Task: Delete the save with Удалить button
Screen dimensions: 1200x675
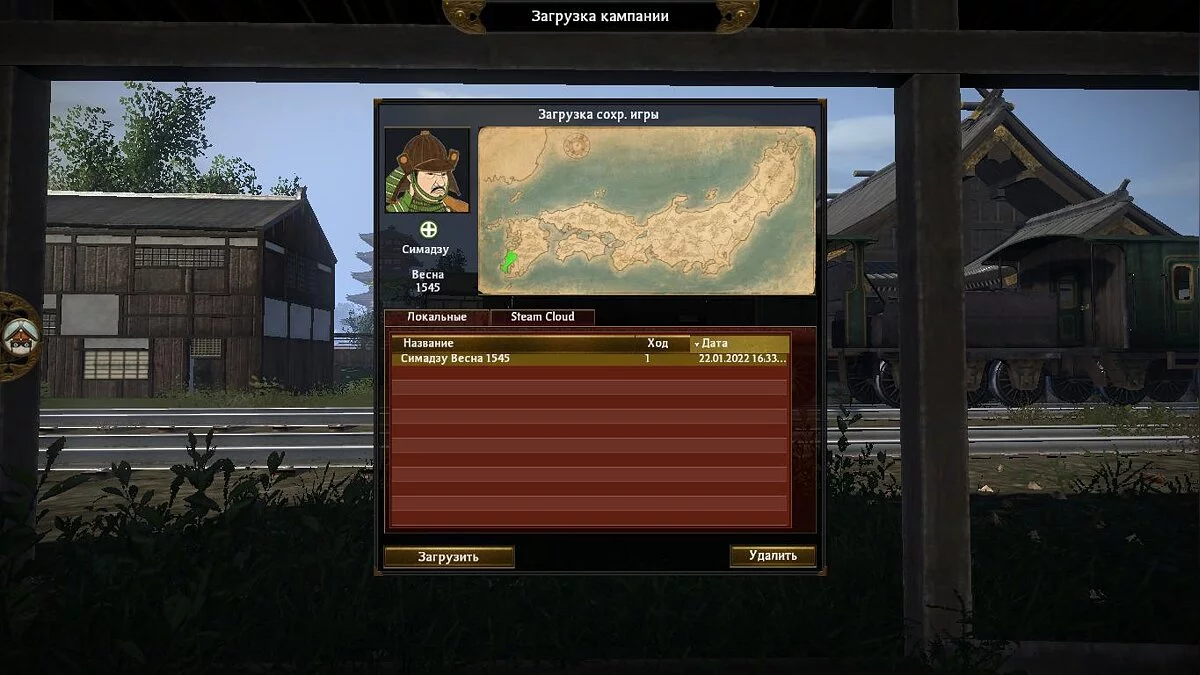Action: pos(772,556)
